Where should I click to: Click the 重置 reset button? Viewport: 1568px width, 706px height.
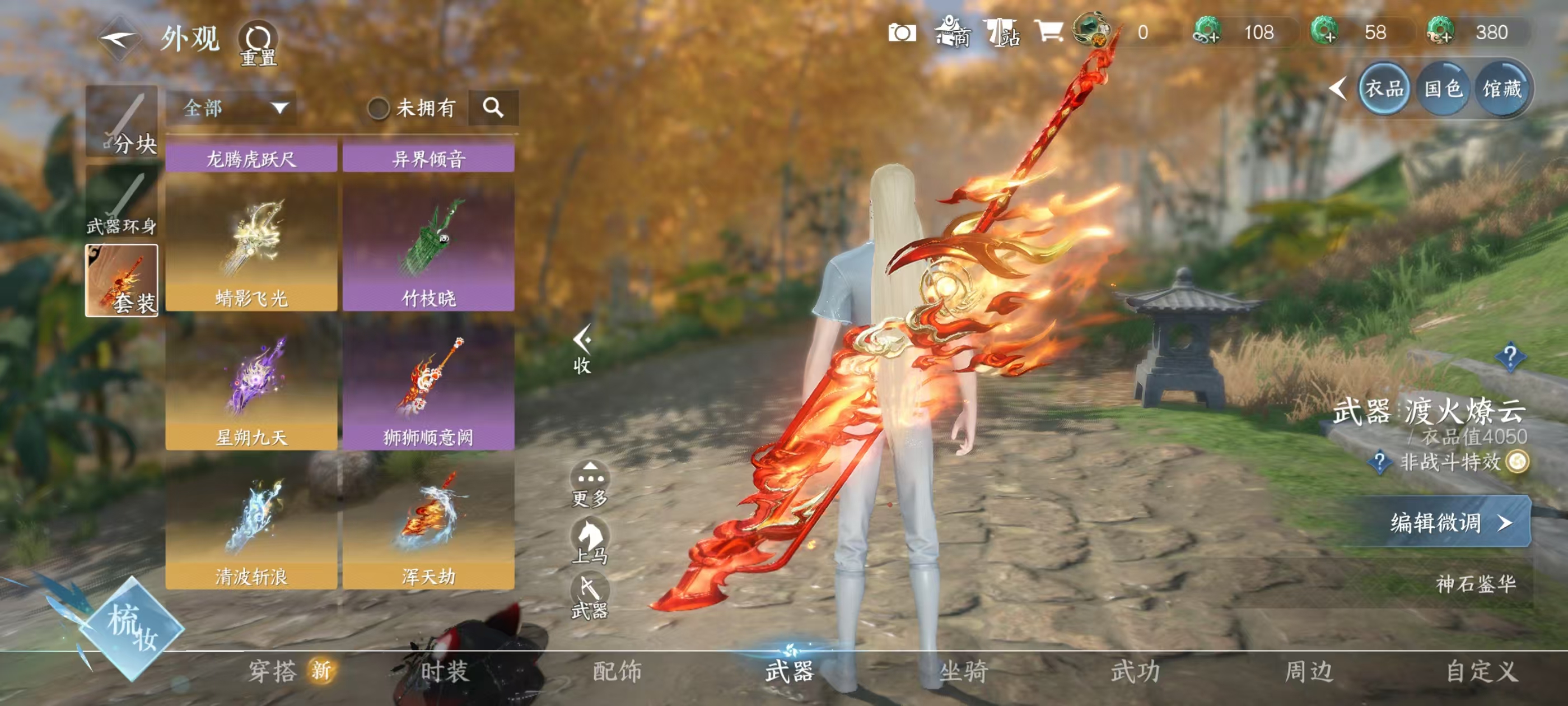258,44
